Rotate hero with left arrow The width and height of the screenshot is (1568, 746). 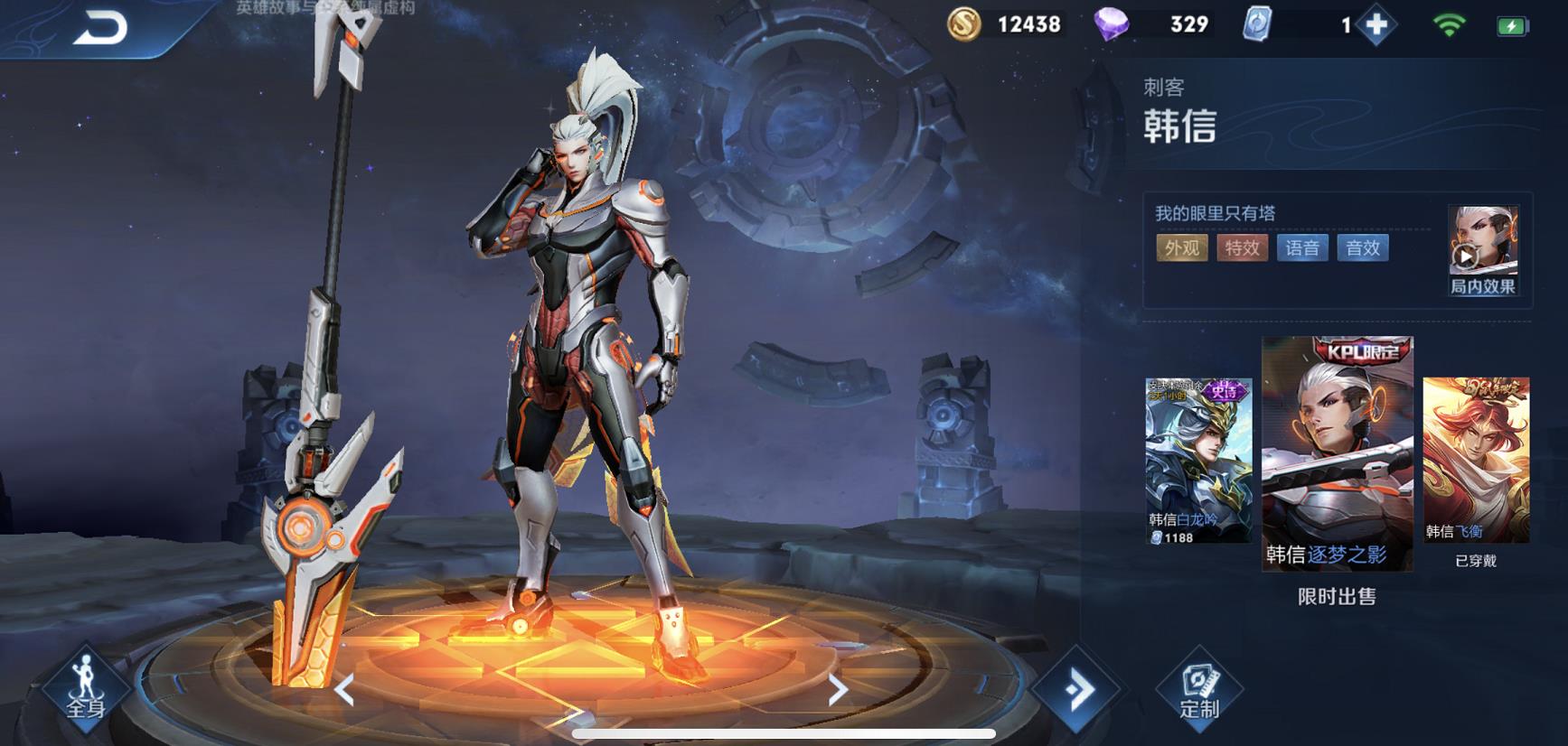(344, 691)
